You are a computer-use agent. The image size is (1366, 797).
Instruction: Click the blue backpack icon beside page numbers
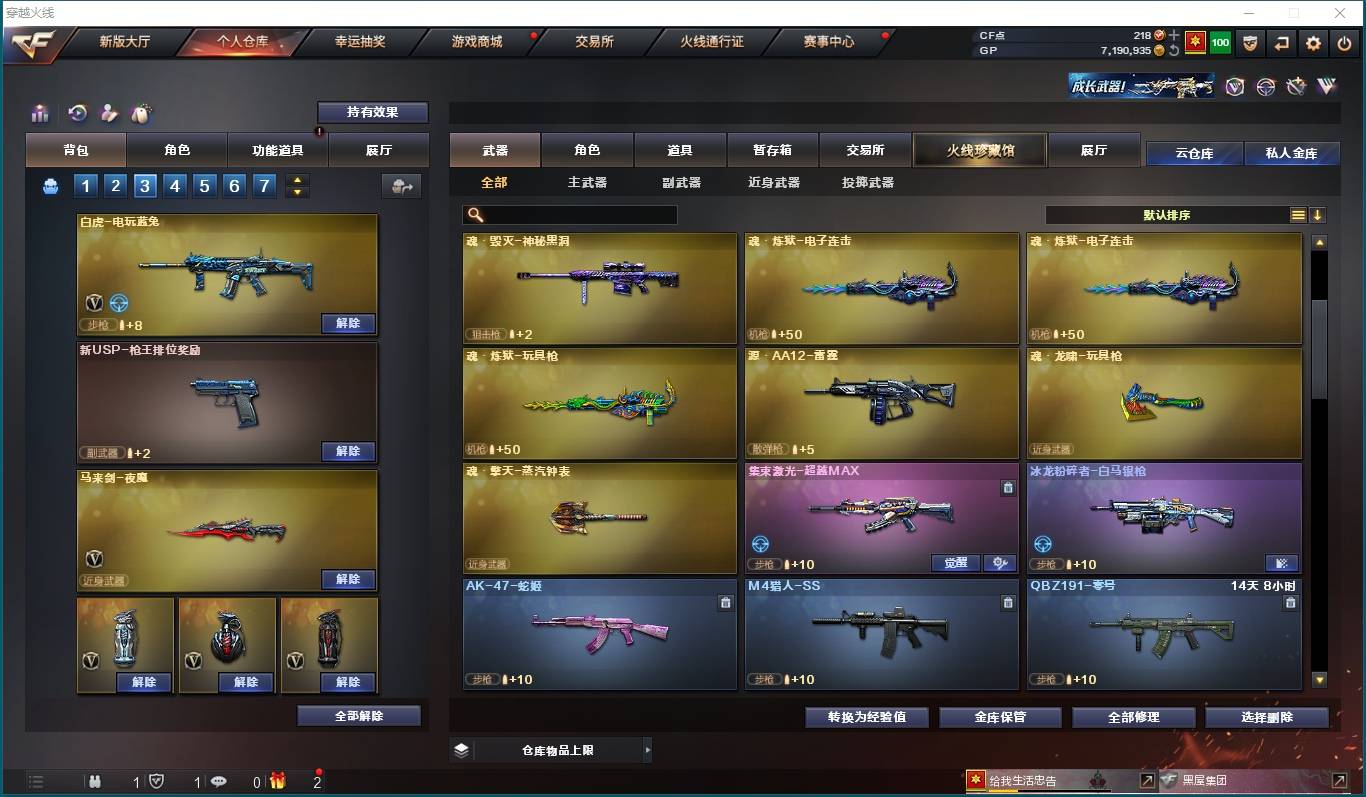click(50, 186)
